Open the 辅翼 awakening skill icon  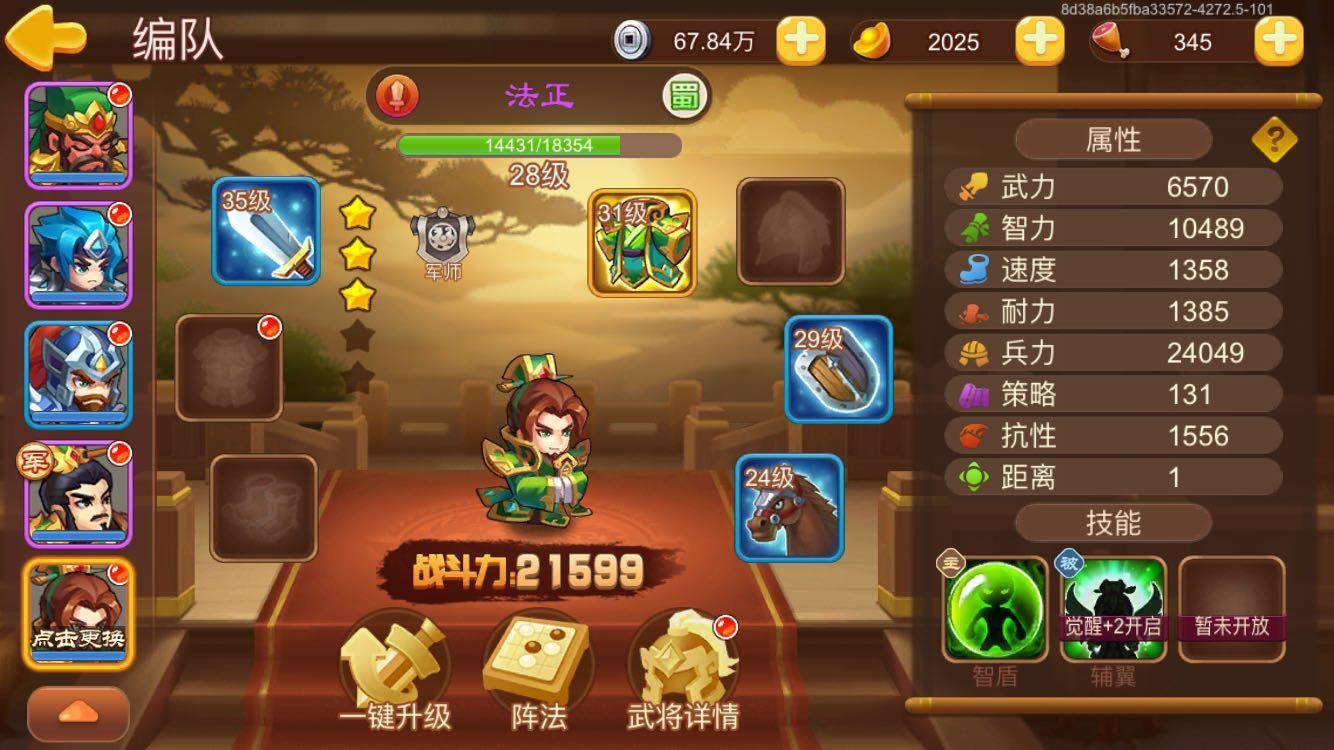1113,603
